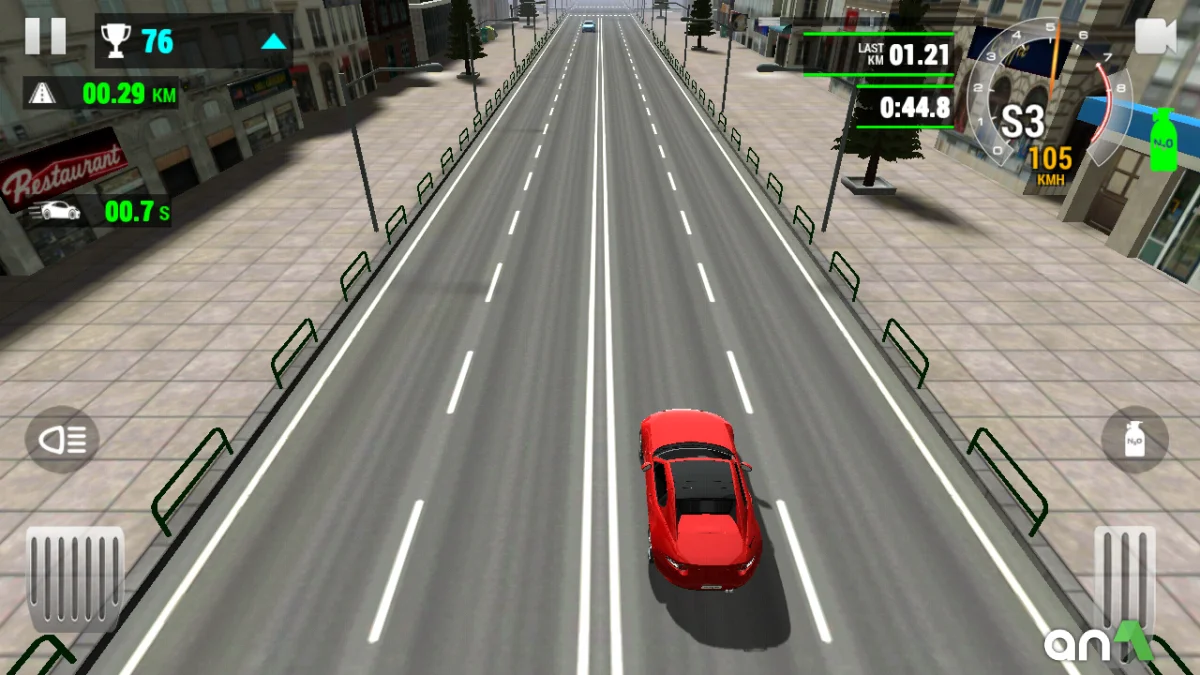Step on the gas pedal
The height and width of the screenshot is (675, 1200).
pos(1124,580)
